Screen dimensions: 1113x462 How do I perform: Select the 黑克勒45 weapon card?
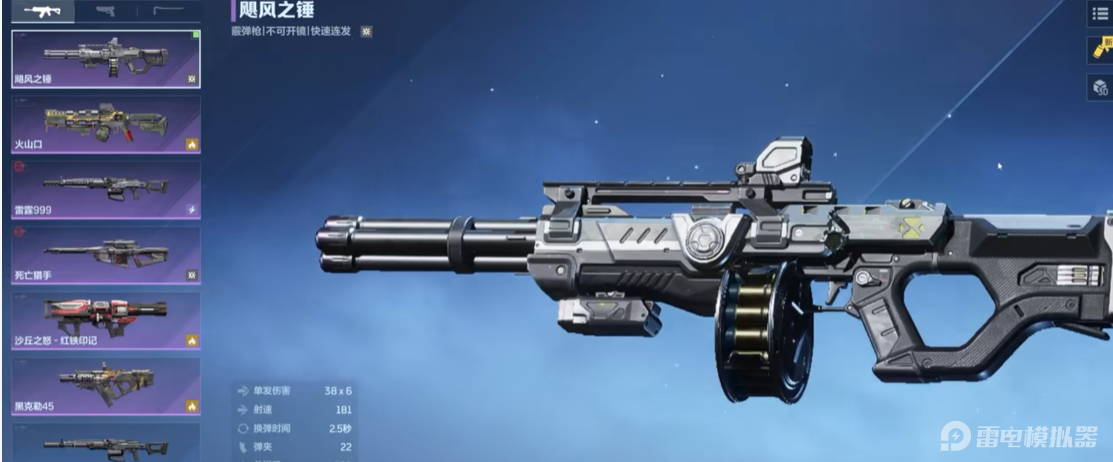pos(105,387)
